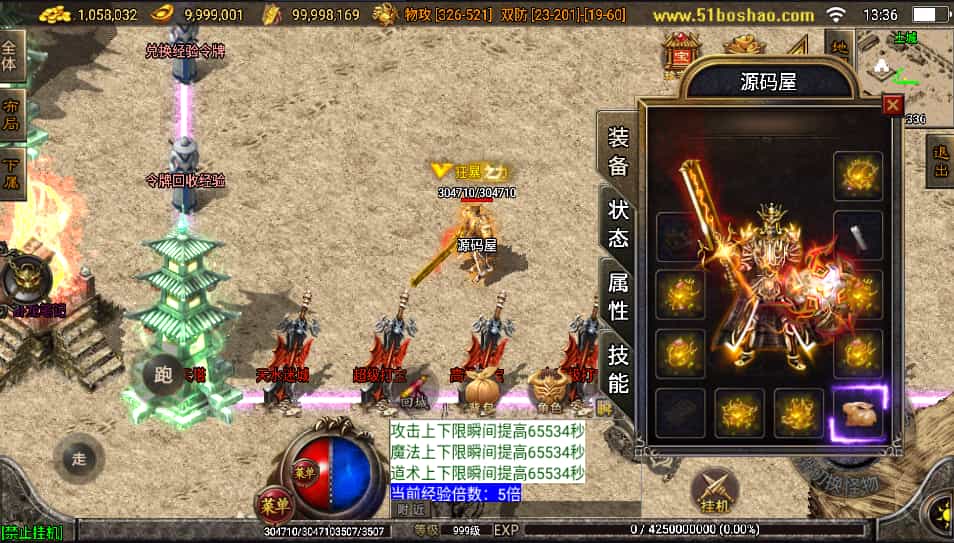Choose the 下属 subordinates button
This screenshot has width=954, height=543.
tap(10, 172)
